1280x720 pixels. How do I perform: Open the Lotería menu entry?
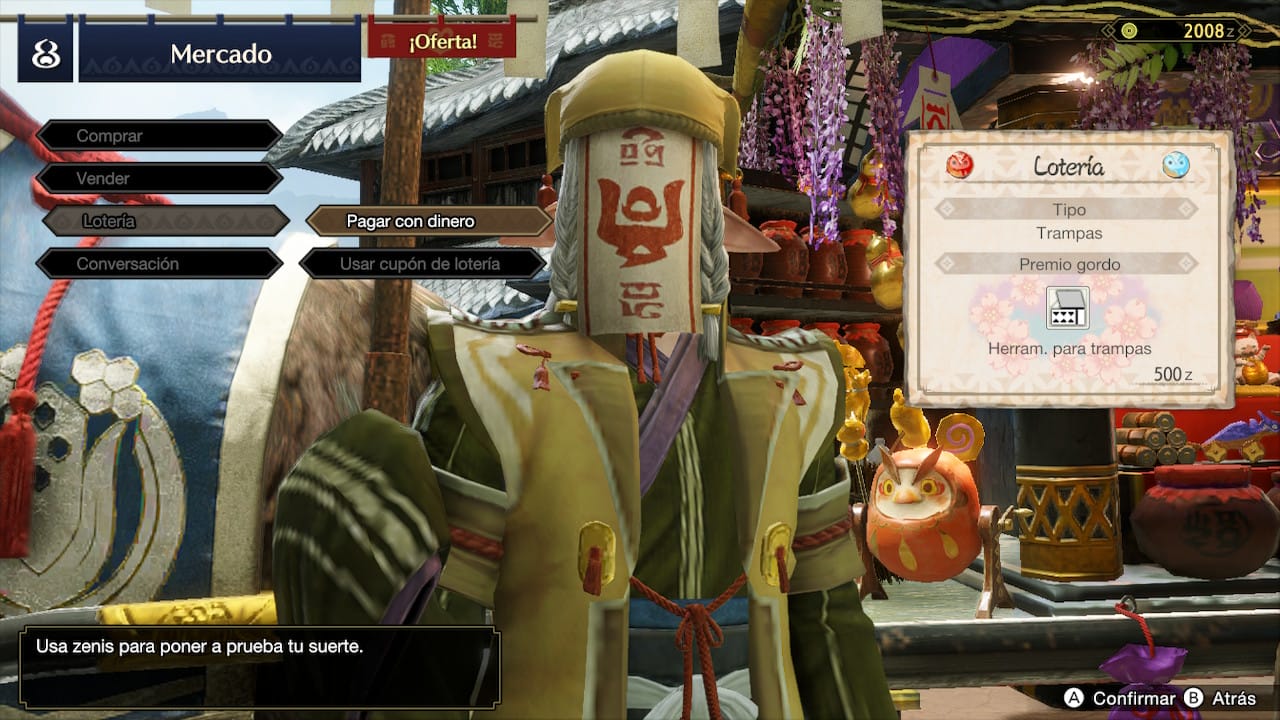pyautogui.click(x=165, y=221)
